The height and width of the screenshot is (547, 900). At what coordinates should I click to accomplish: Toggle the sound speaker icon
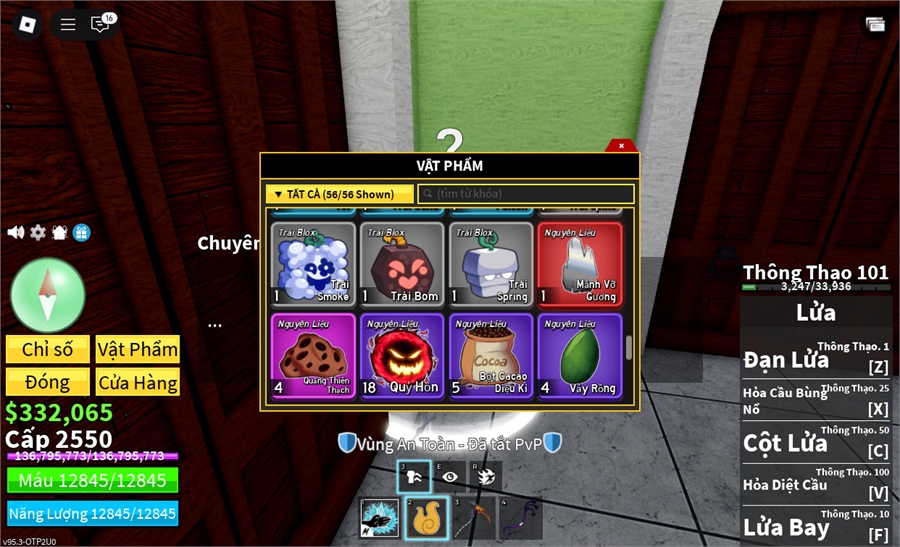point(16,232)
